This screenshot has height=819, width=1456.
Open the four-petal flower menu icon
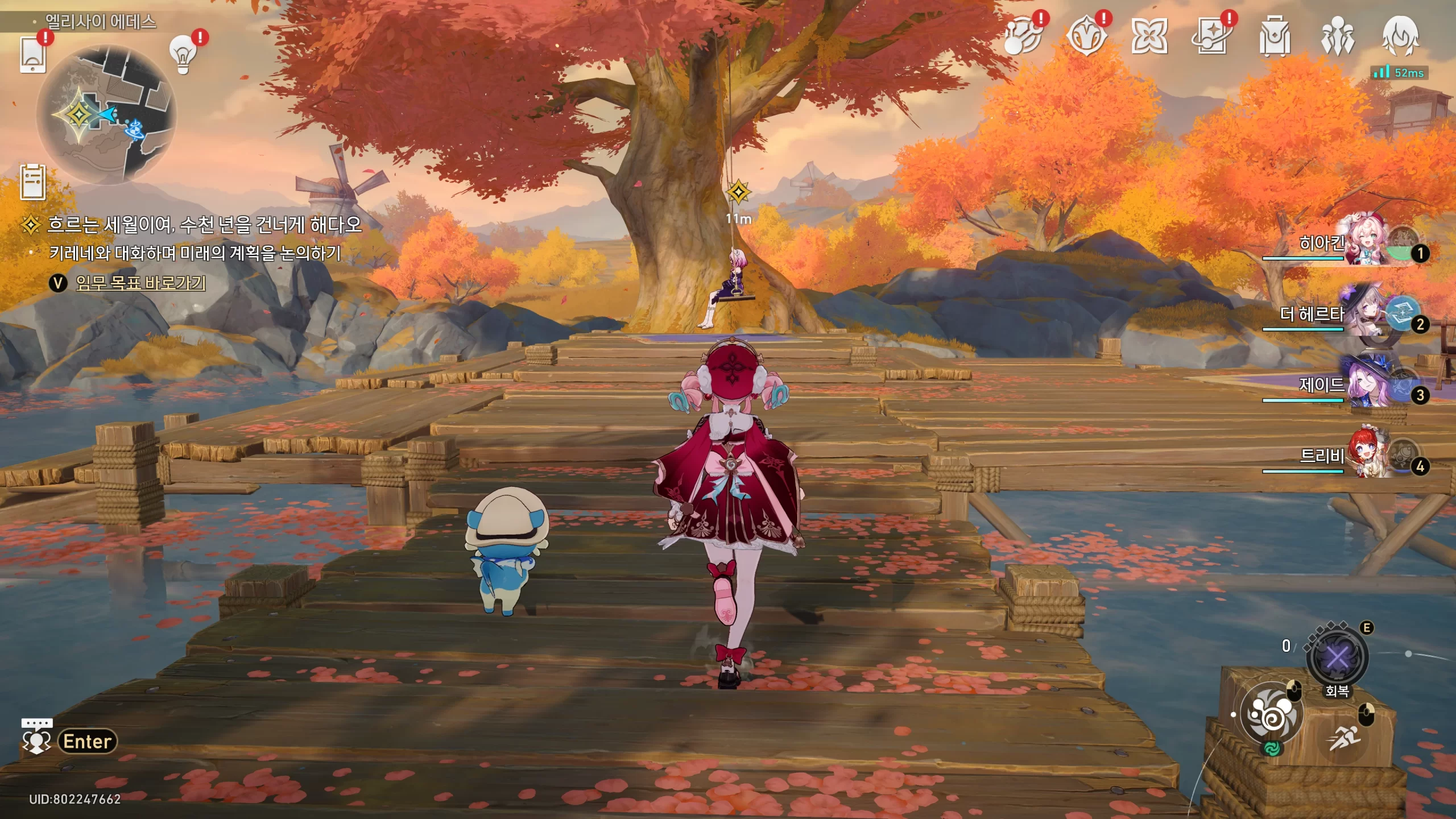(x=1149, y=36)
